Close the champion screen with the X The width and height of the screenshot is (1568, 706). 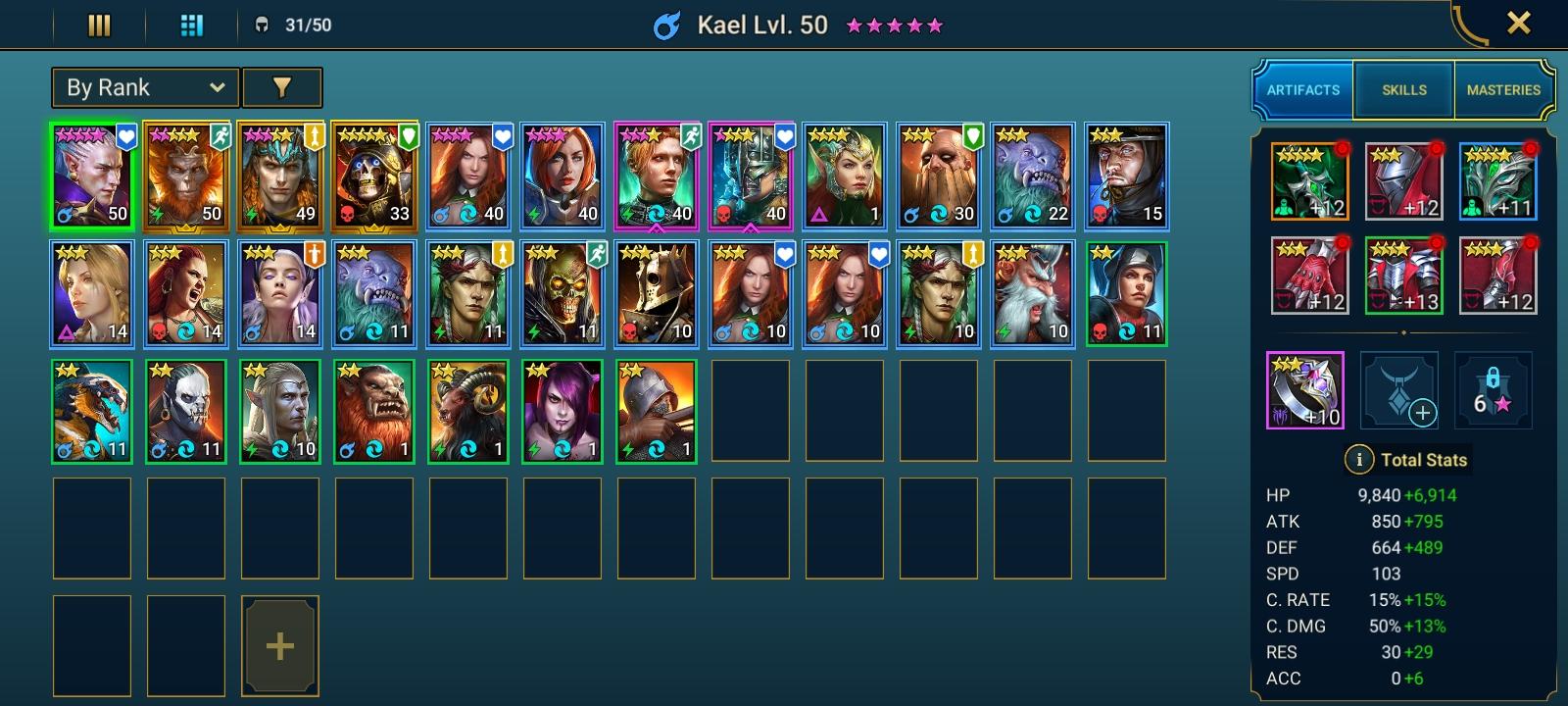tap(1518, 23)
